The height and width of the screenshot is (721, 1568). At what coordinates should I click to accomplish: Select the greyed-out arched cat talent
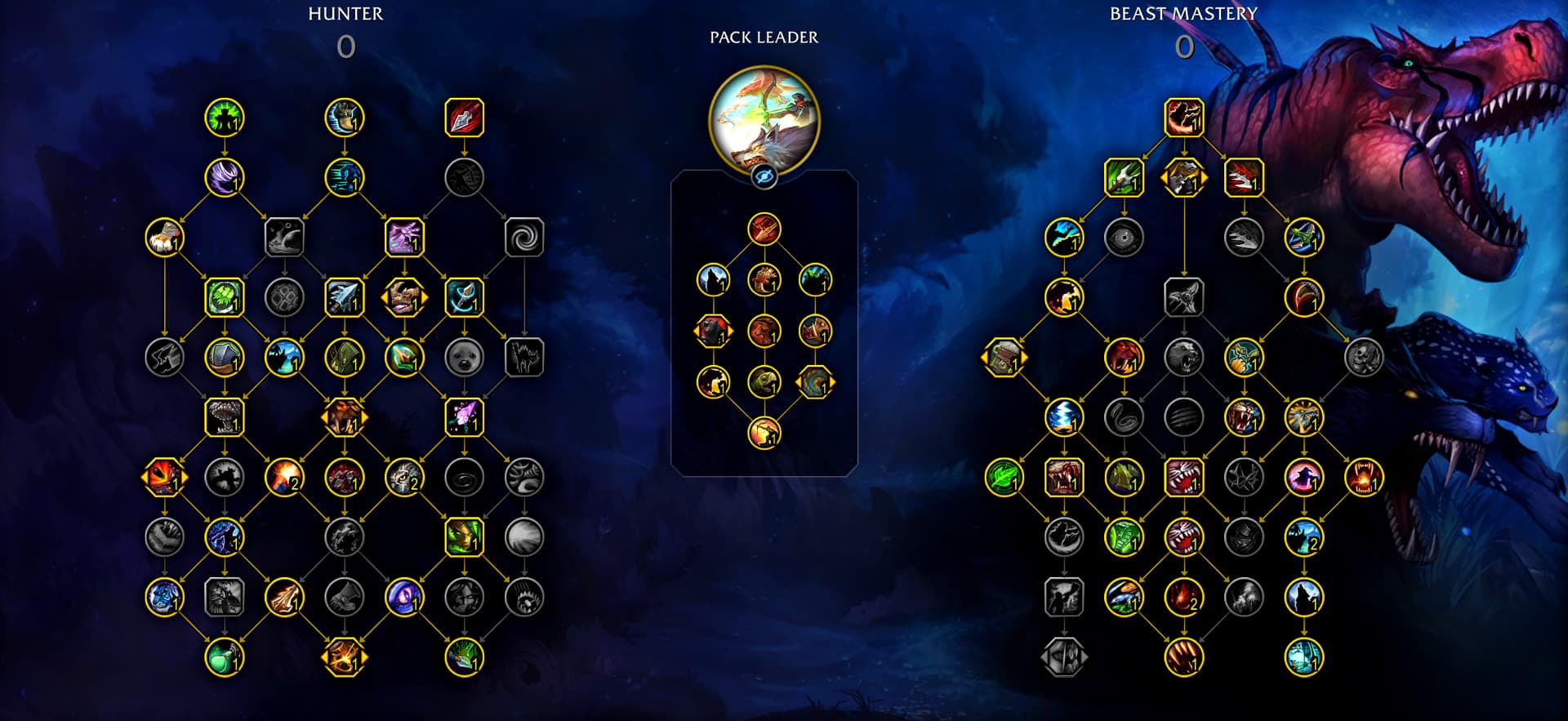[523, 358]
